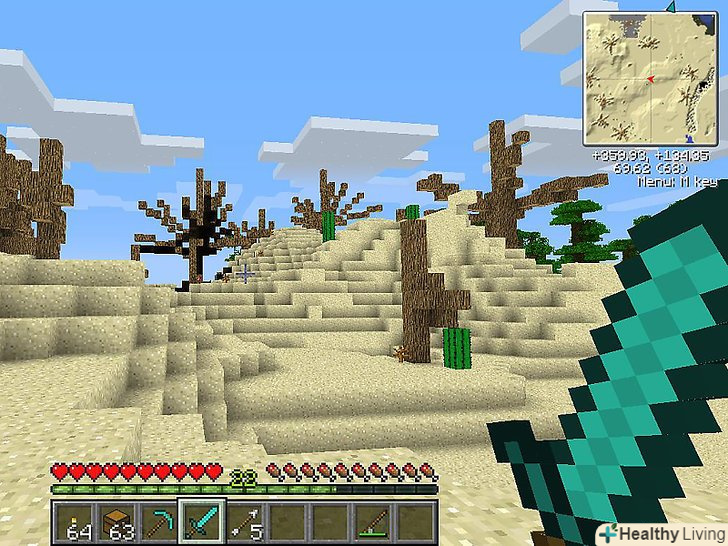Choose the diamond pickaxe in the hotbar
The height and width of the screenshot is (546, 728).
[158, 520]
